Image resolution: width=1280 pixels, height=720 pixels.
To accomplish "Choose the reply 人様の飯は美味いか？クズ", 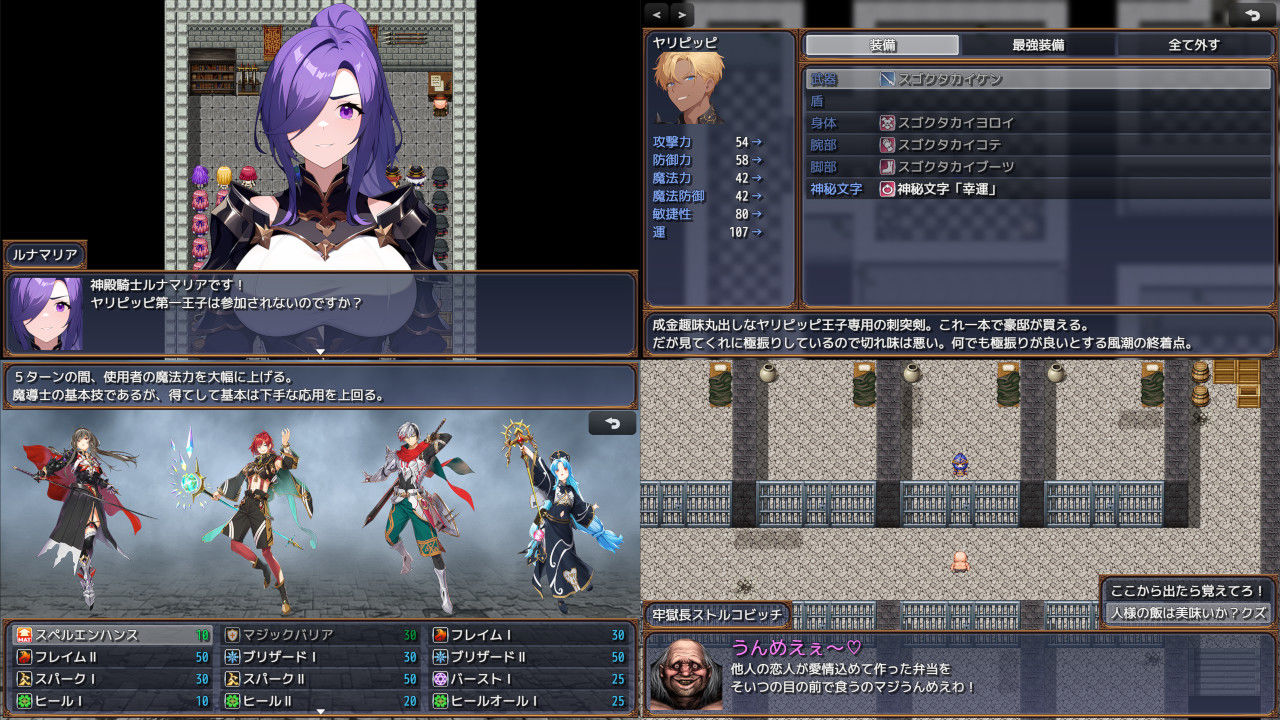I will [1188, 612].
